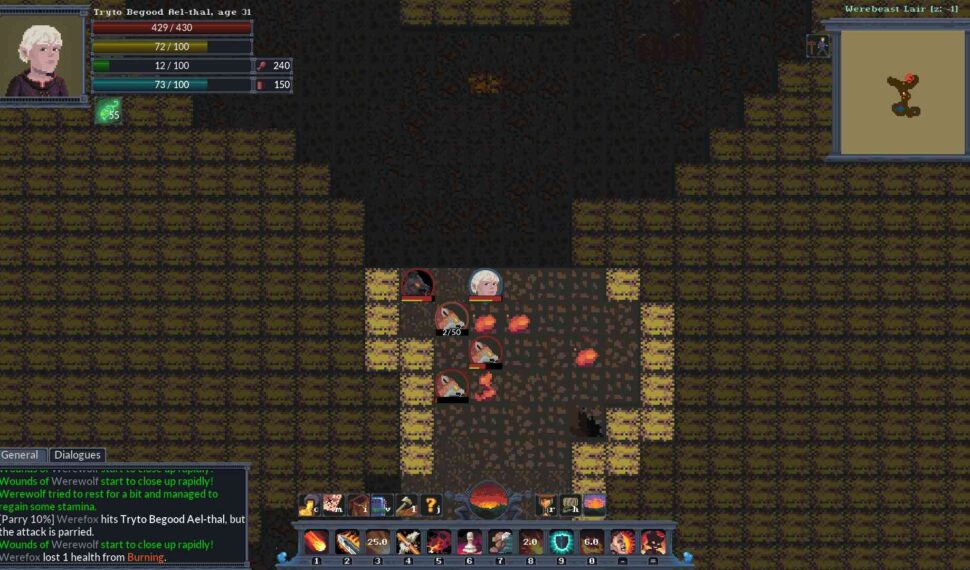Select the crossed weapons skill in slot 4

click(x=408, y=542)
